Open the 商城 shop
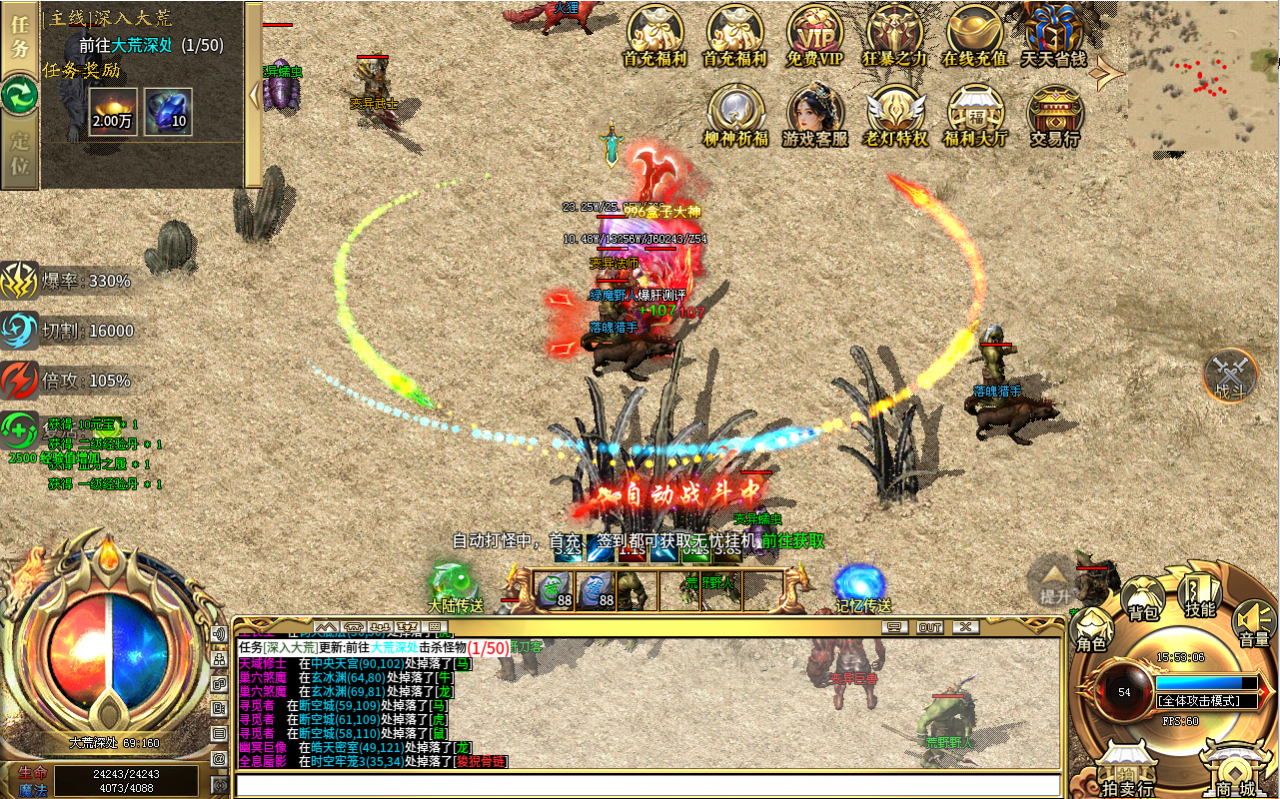 pos(1233,771)
